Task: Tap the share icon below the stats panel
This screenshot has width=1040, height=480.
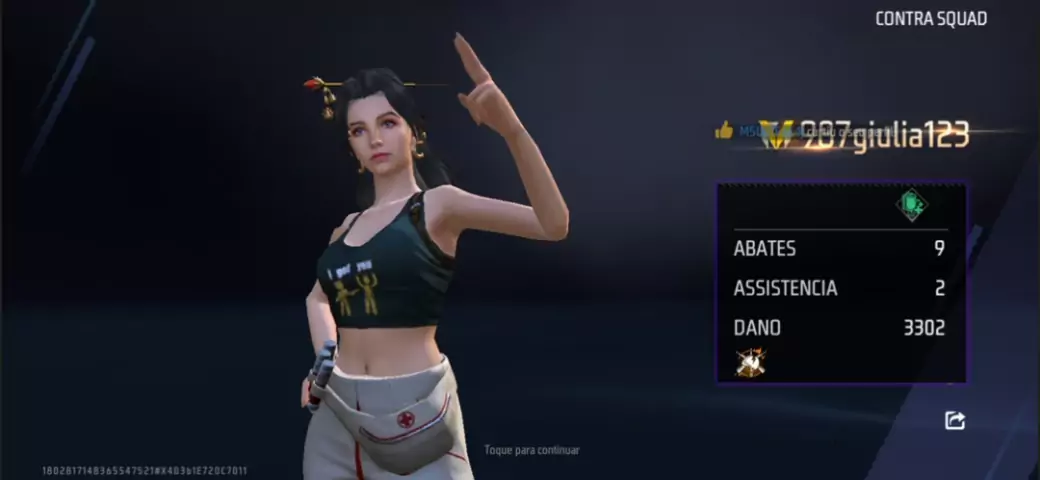Action: point(955,421)
